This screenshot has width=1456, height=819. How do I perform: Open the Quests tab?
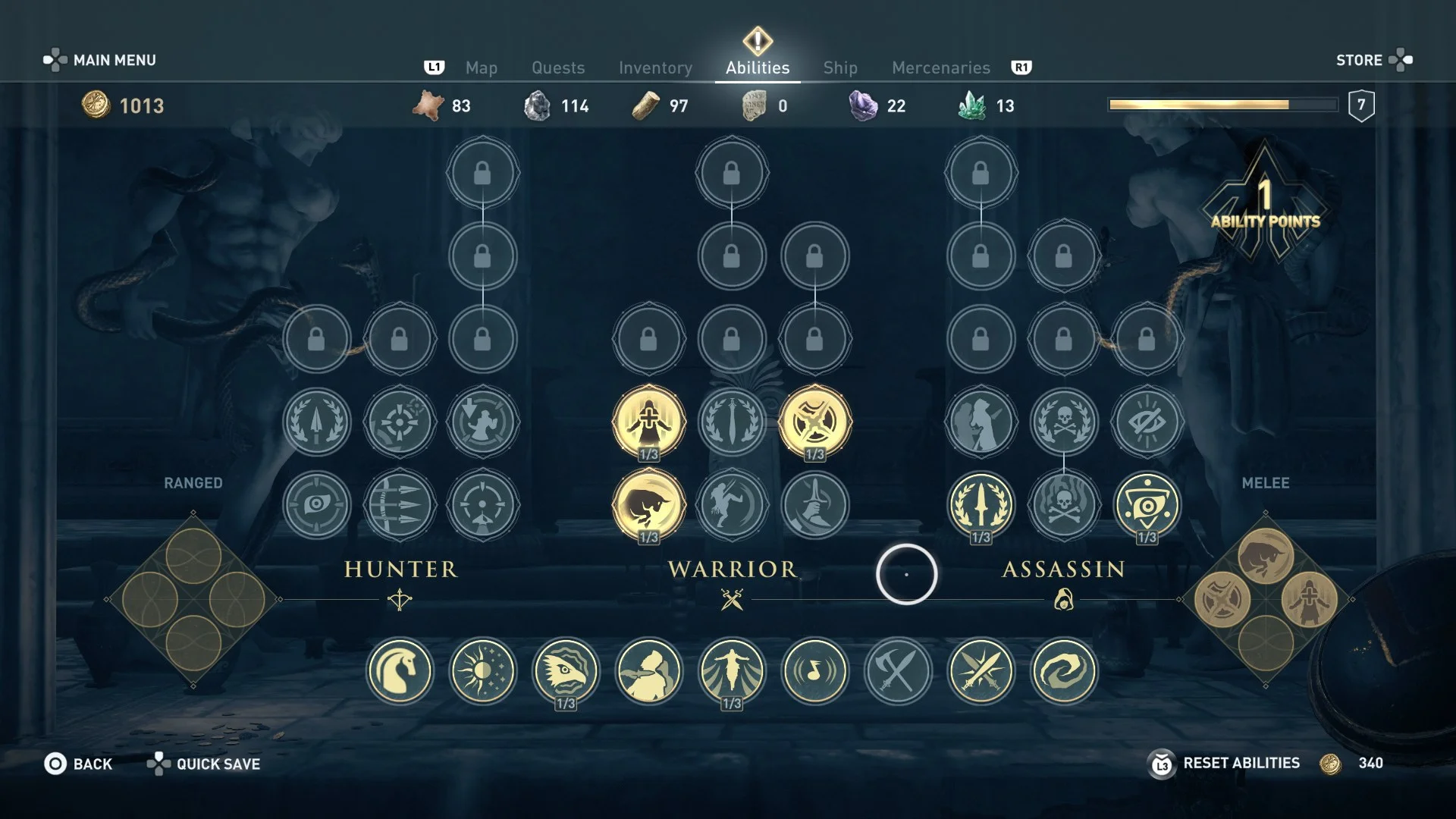coord(558,67)
